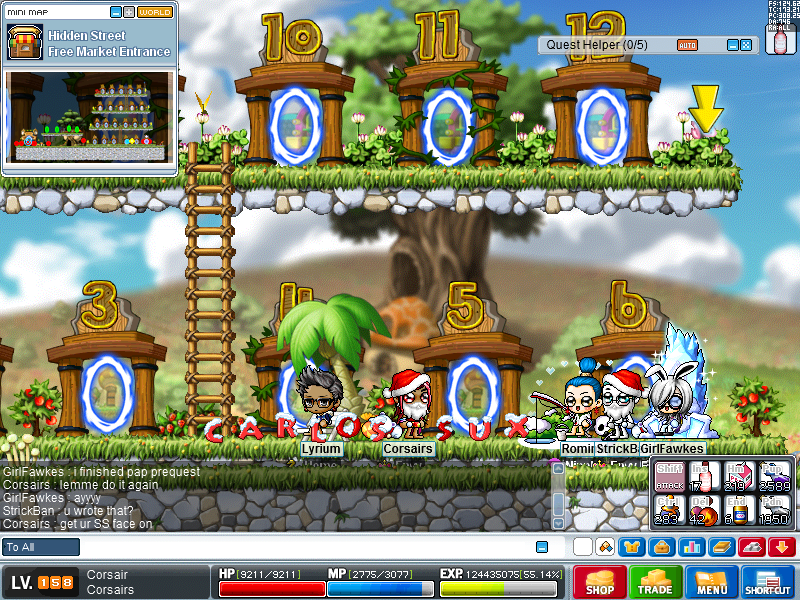Activate the red orb in the Del slot

[x=703, y=510]
